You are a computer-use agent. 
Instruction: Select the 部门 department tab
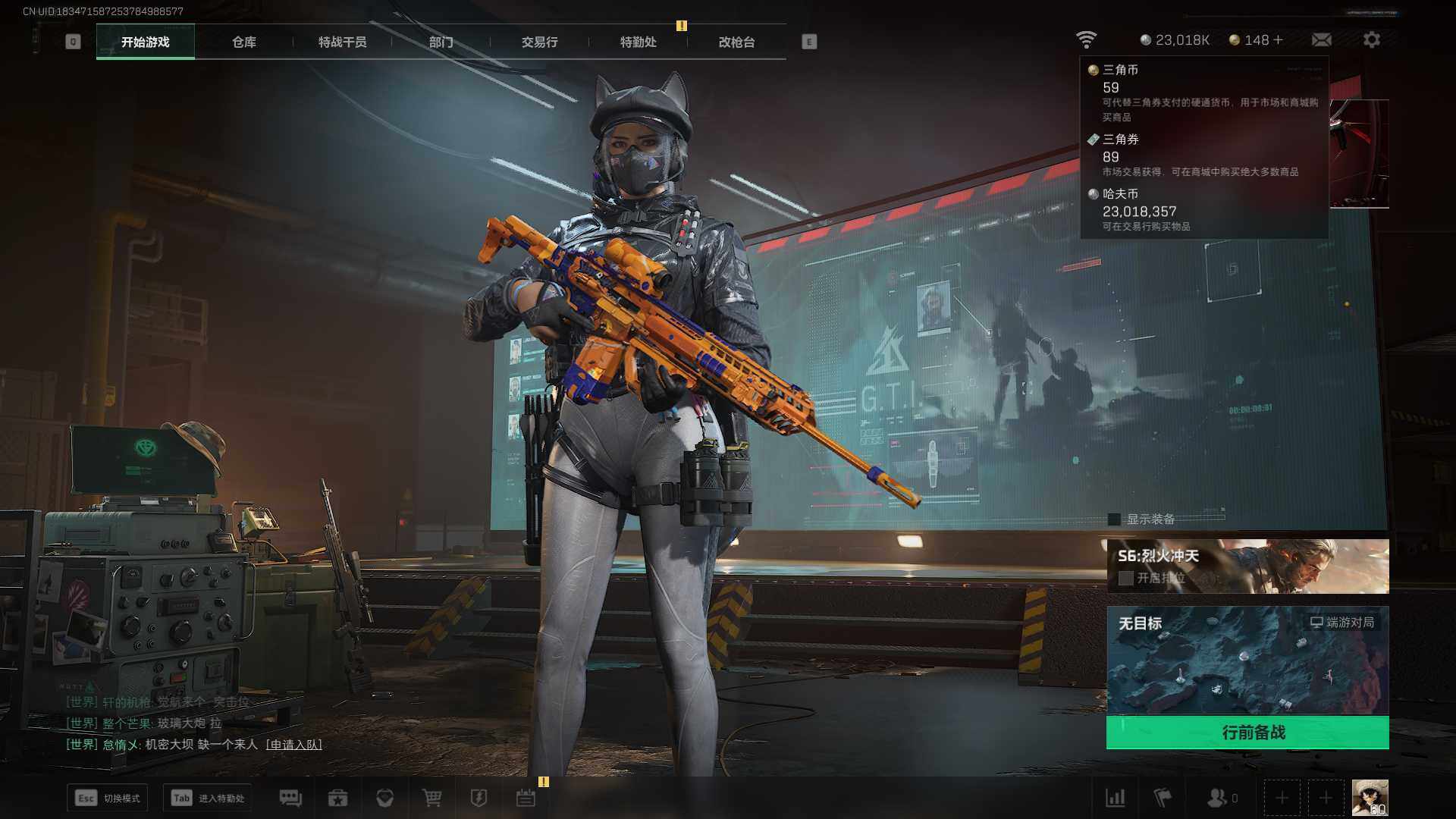(441, 42)
